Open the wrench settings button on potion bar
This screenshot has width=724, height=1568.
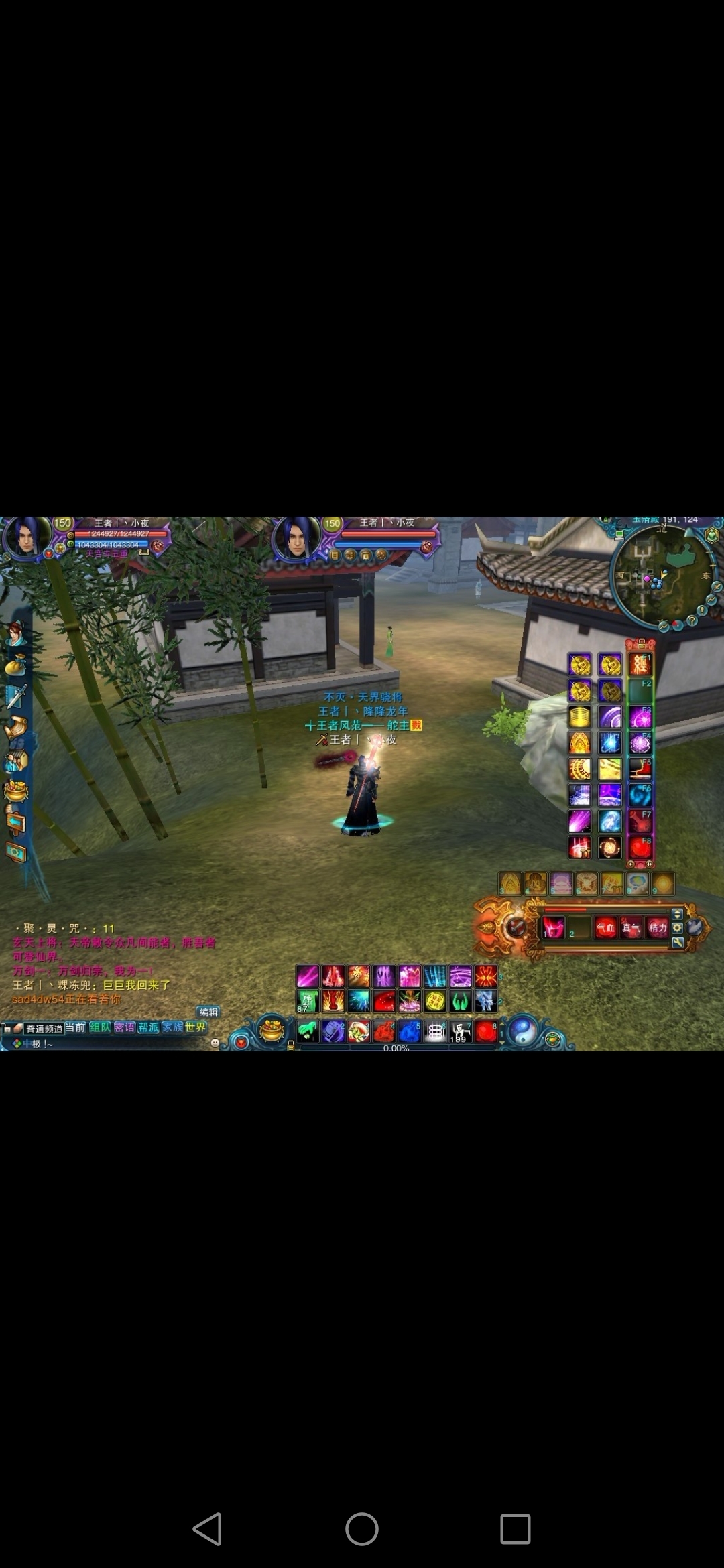[x=678, y=942]
